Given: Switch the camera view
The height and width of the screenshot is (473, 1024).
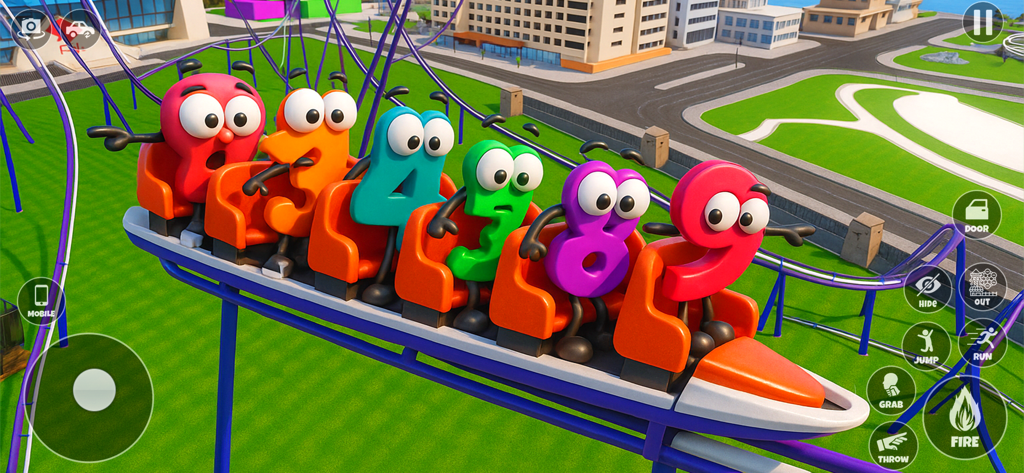Looking at the screenshot, I should 31,27.
